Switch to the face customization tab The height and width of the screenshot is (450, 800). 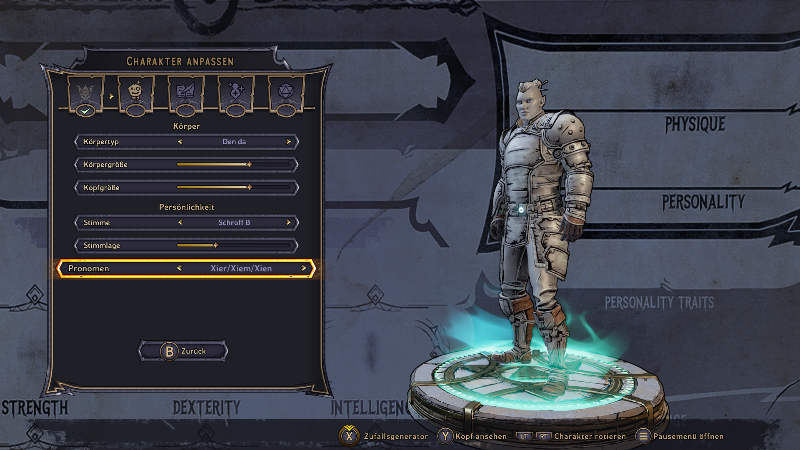tap(136, 94)
